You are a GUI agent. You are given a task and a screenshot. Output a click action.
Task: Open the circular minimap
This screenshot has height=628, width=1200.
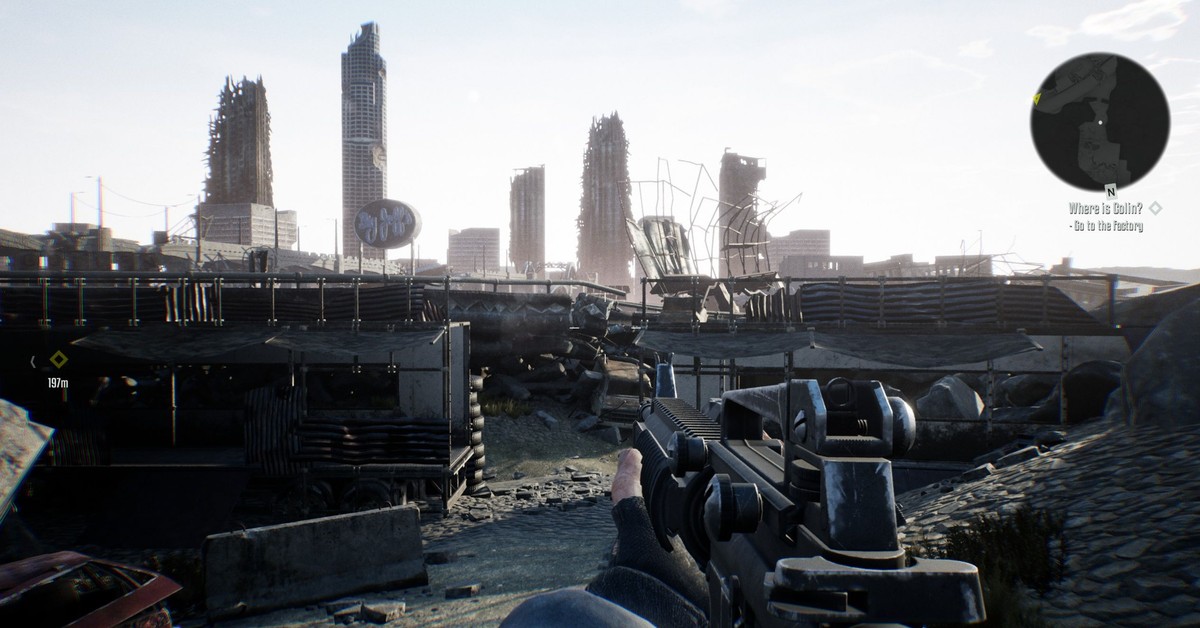pyautogui.click(x=1099, y=122)
